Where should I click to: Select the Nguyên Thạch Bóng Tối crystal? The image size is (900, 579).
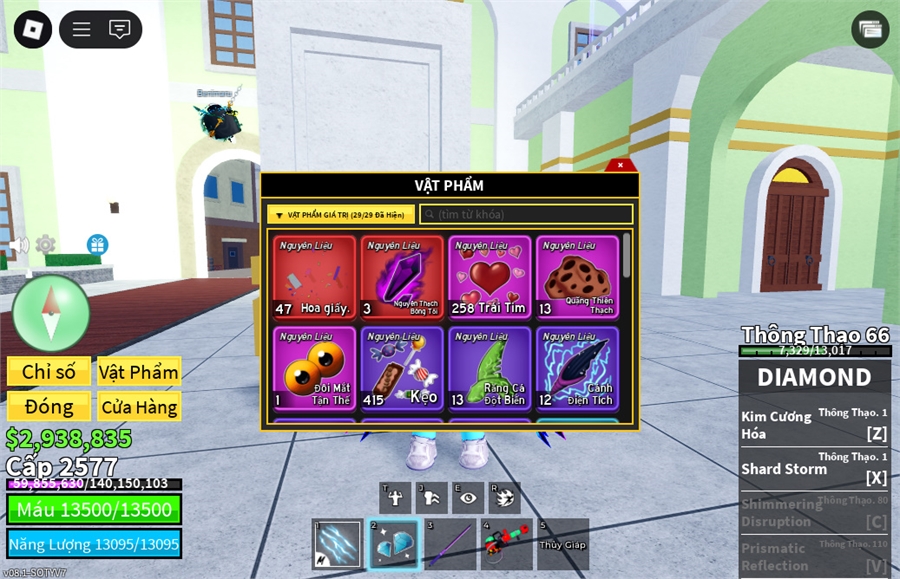coord(402,277)
